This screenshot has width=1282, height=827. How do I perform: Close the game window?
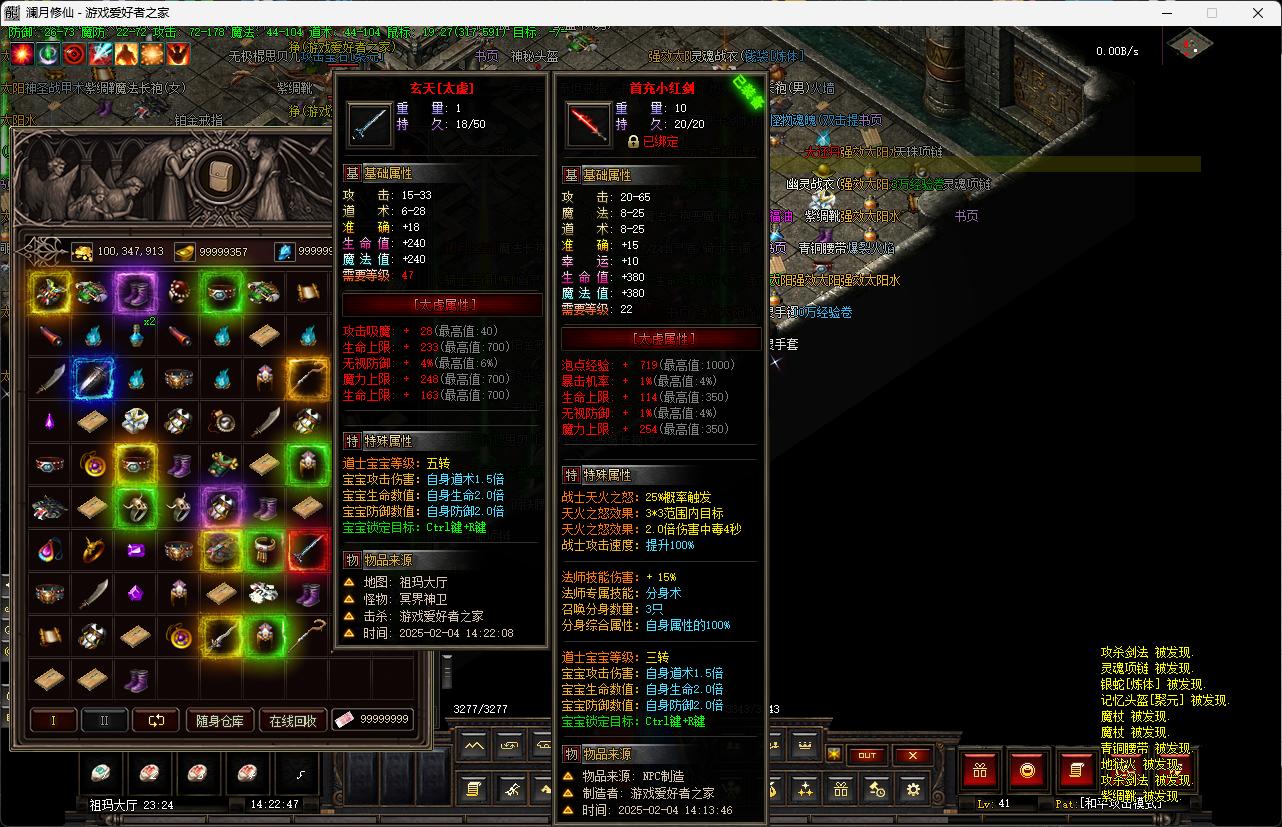pos(1258,13)
